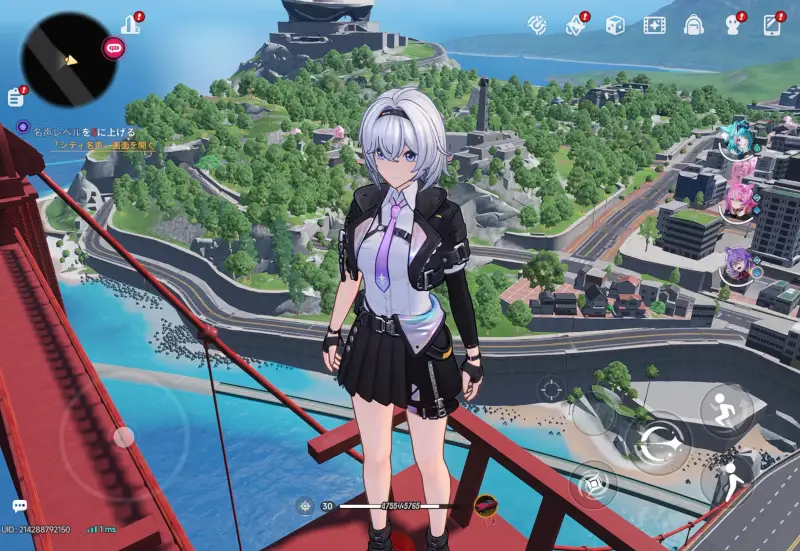This screenshot has width=800, height=551.
Task: Tap the diamond skill button
Action: (594, 485)
